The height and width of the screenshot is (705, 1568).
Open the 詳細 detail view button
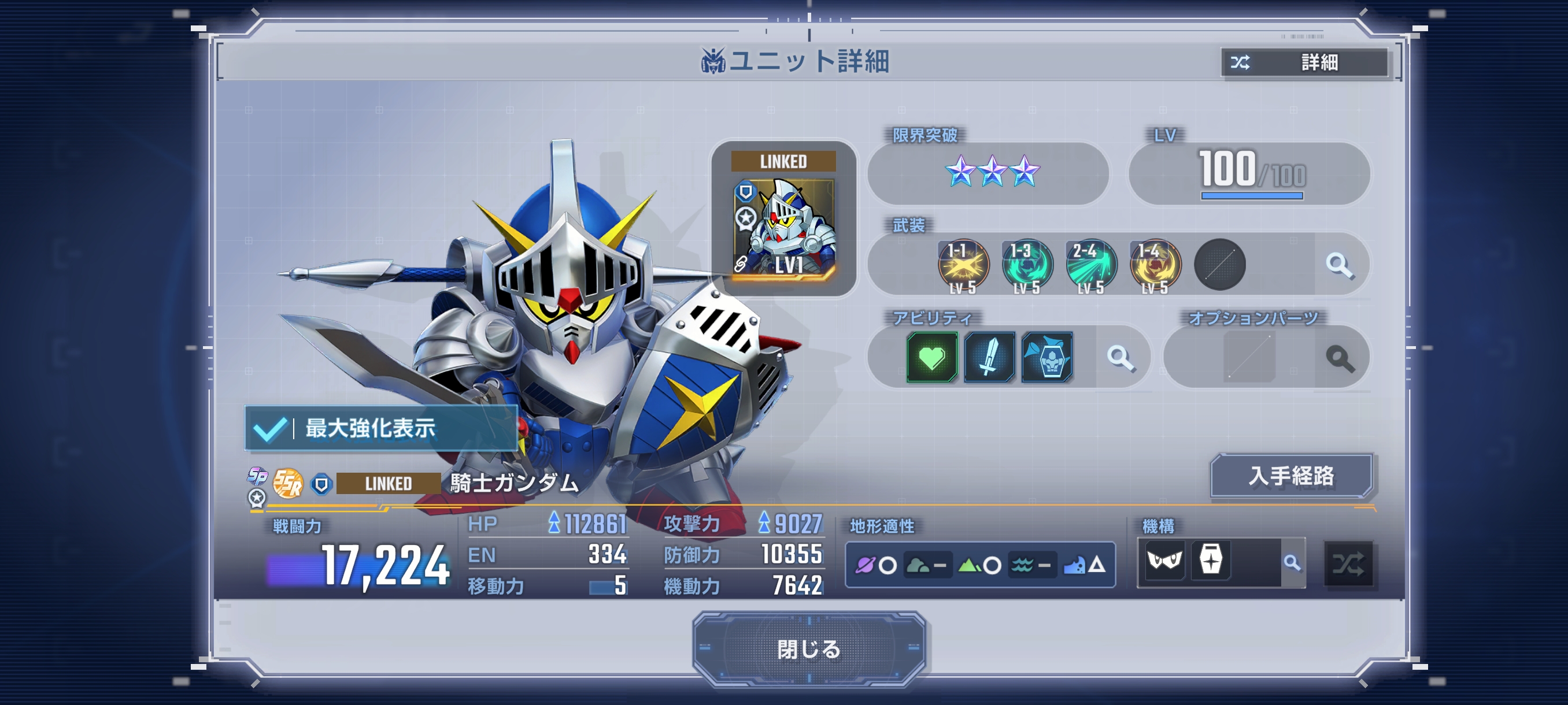click(1304, 62)
